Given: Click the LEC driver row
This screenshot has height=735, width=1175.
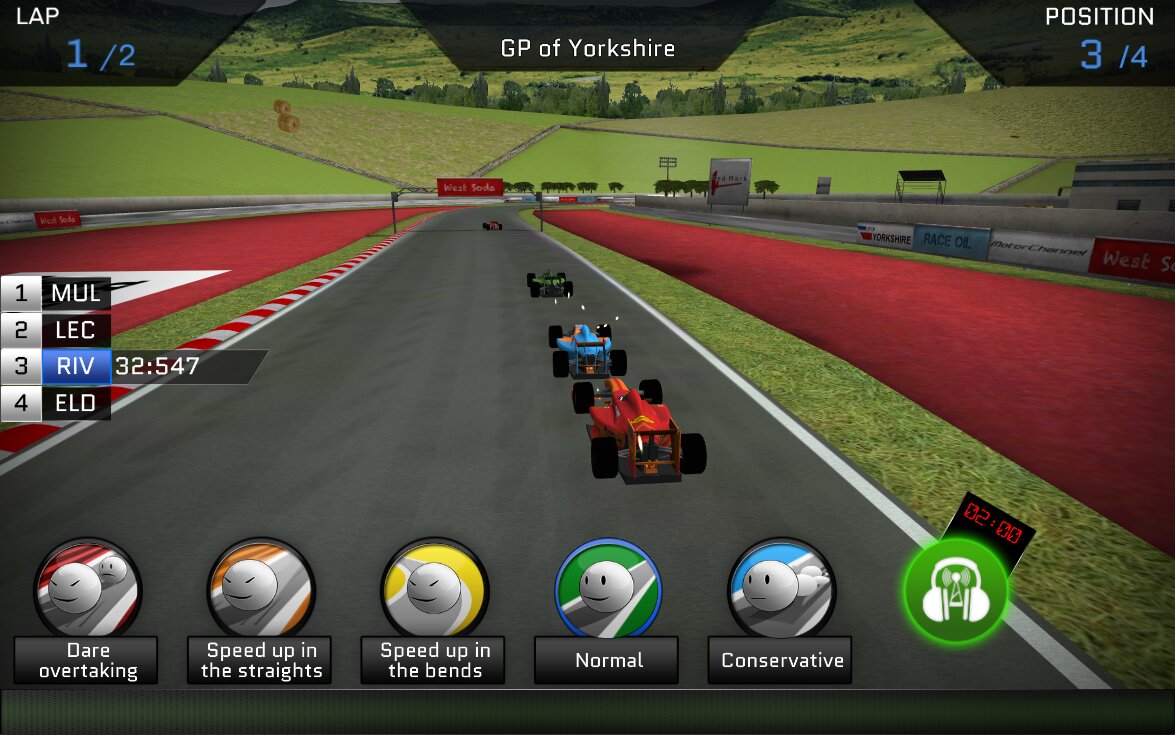Looking at the screenshot, I should click(x=57, y=330).
